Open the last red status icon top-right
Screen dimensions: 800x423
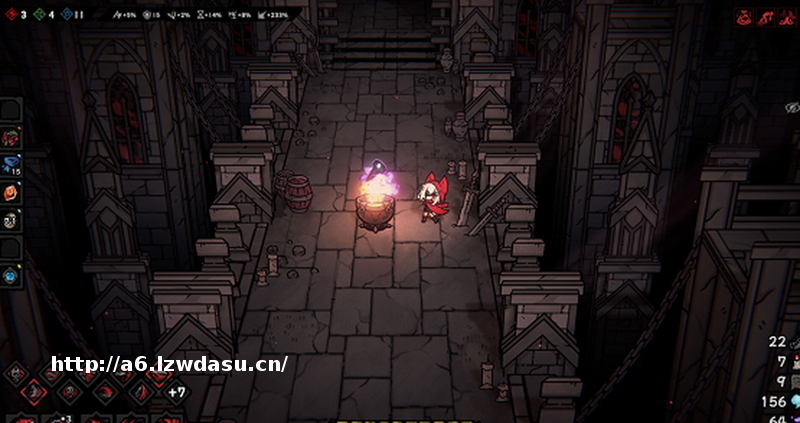786,17
